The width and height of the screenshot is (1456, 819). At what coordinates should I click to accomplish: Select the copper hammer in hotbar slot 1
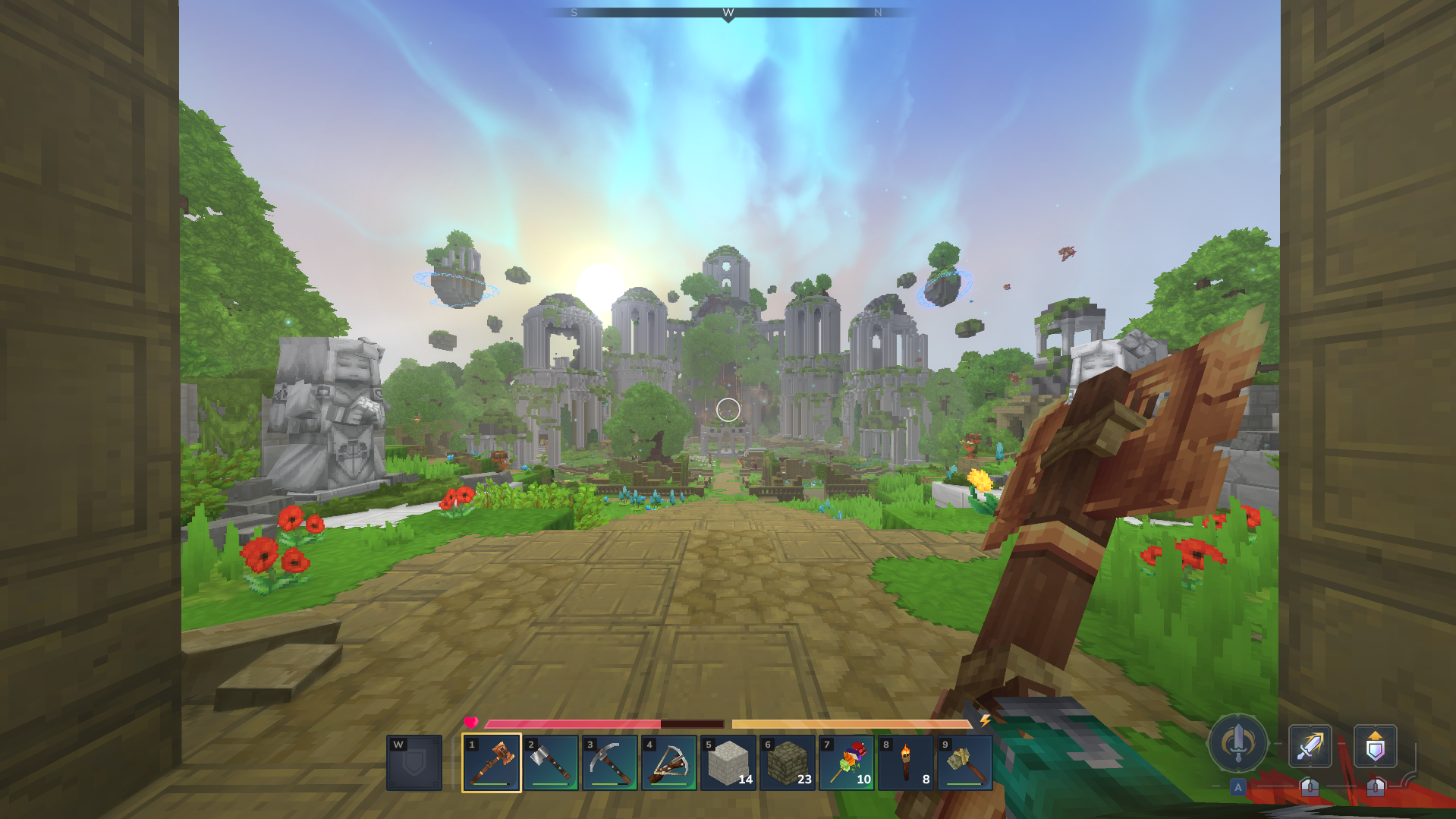pos(492,762)
